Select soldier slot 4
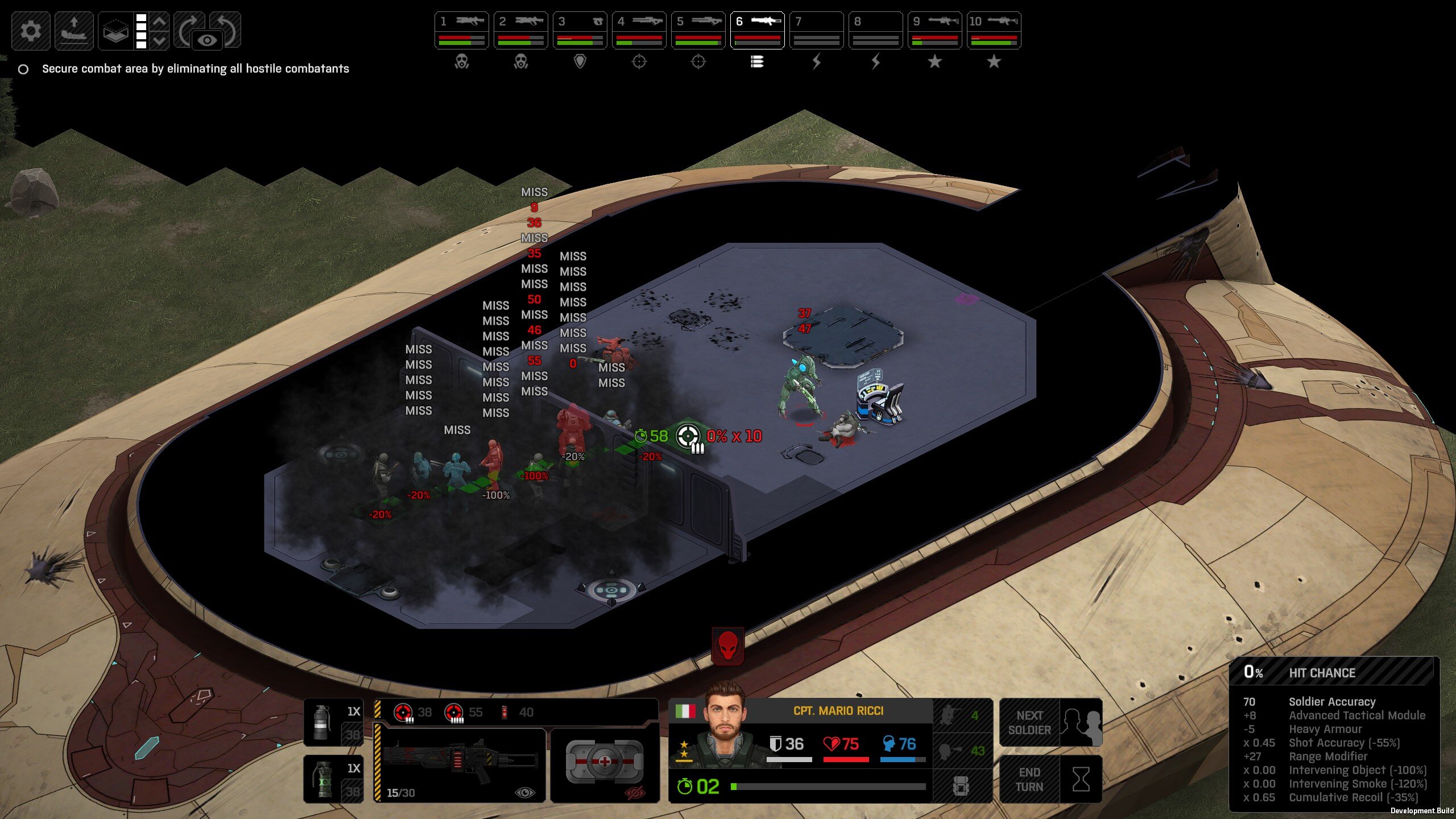Image resolution: width=1456 pixels, height=819 pixels. tap(639, 30)
